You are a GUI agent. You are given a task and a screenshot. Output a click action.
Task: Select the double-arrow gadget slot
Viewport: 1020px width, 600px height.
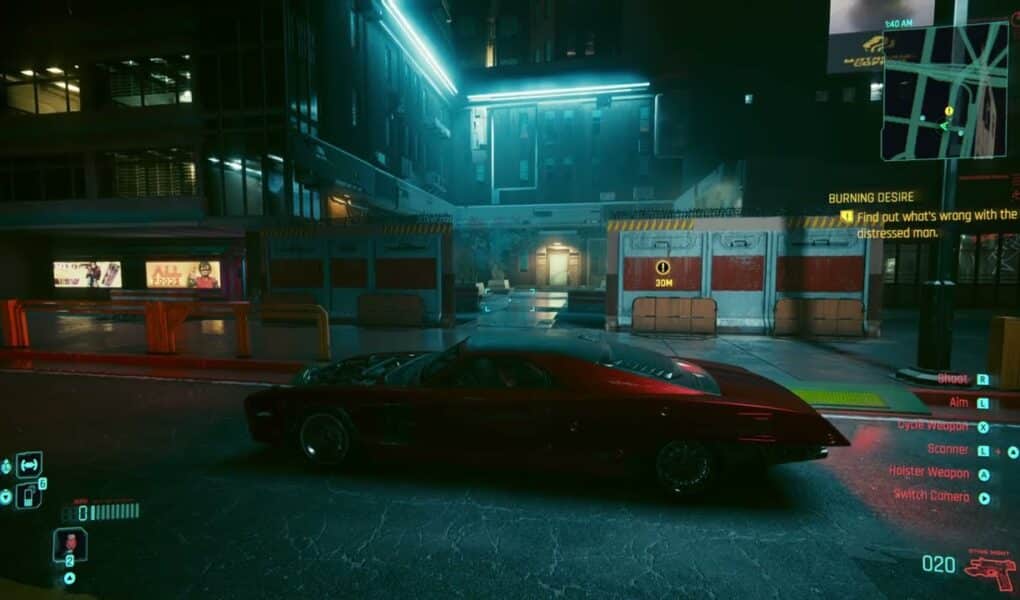[x=29, y=464]
